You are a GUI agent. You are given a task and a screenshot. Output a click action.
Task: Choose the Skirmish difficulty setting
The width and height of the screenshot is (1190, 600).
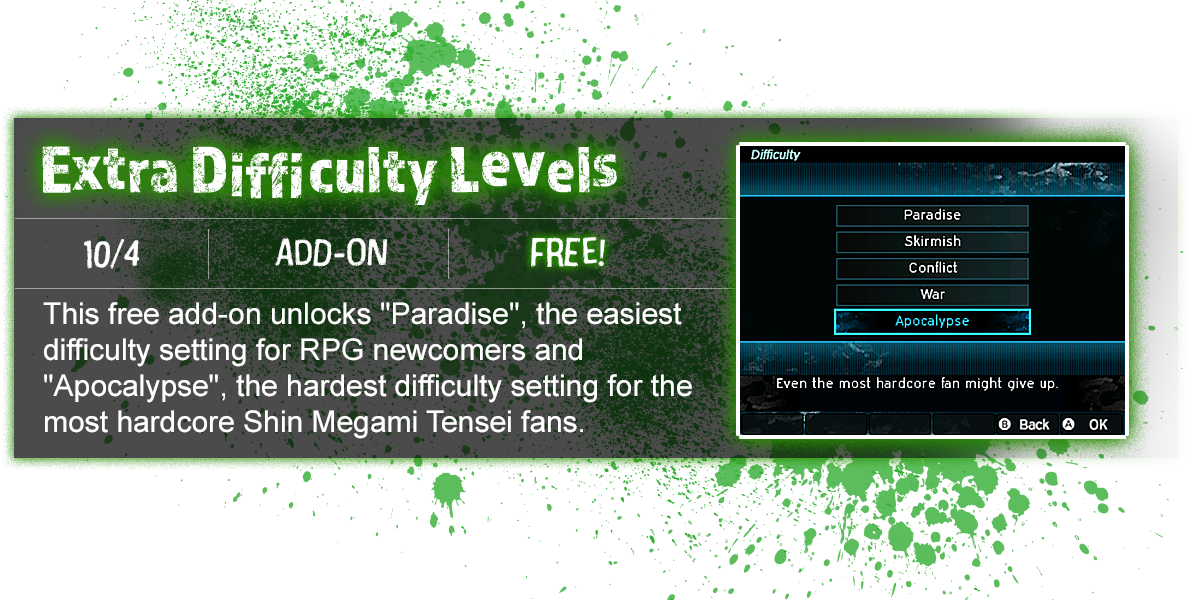[932, 242]
